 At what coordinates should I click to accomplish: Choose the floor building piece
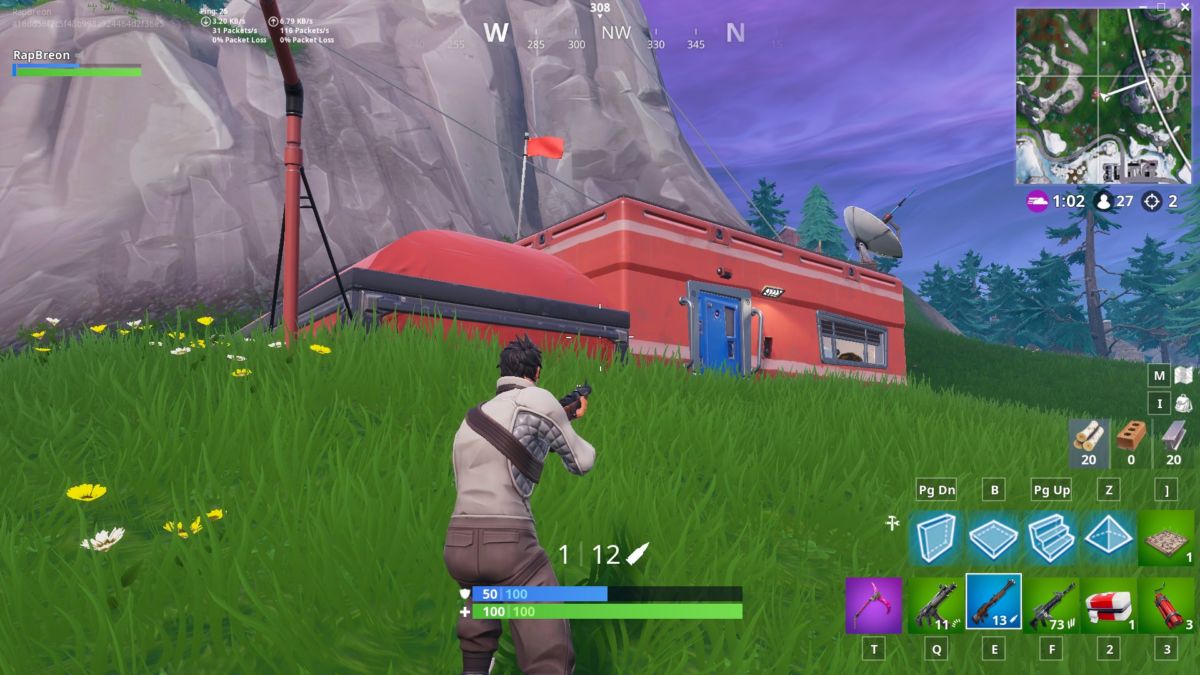[x=993, y=538]
